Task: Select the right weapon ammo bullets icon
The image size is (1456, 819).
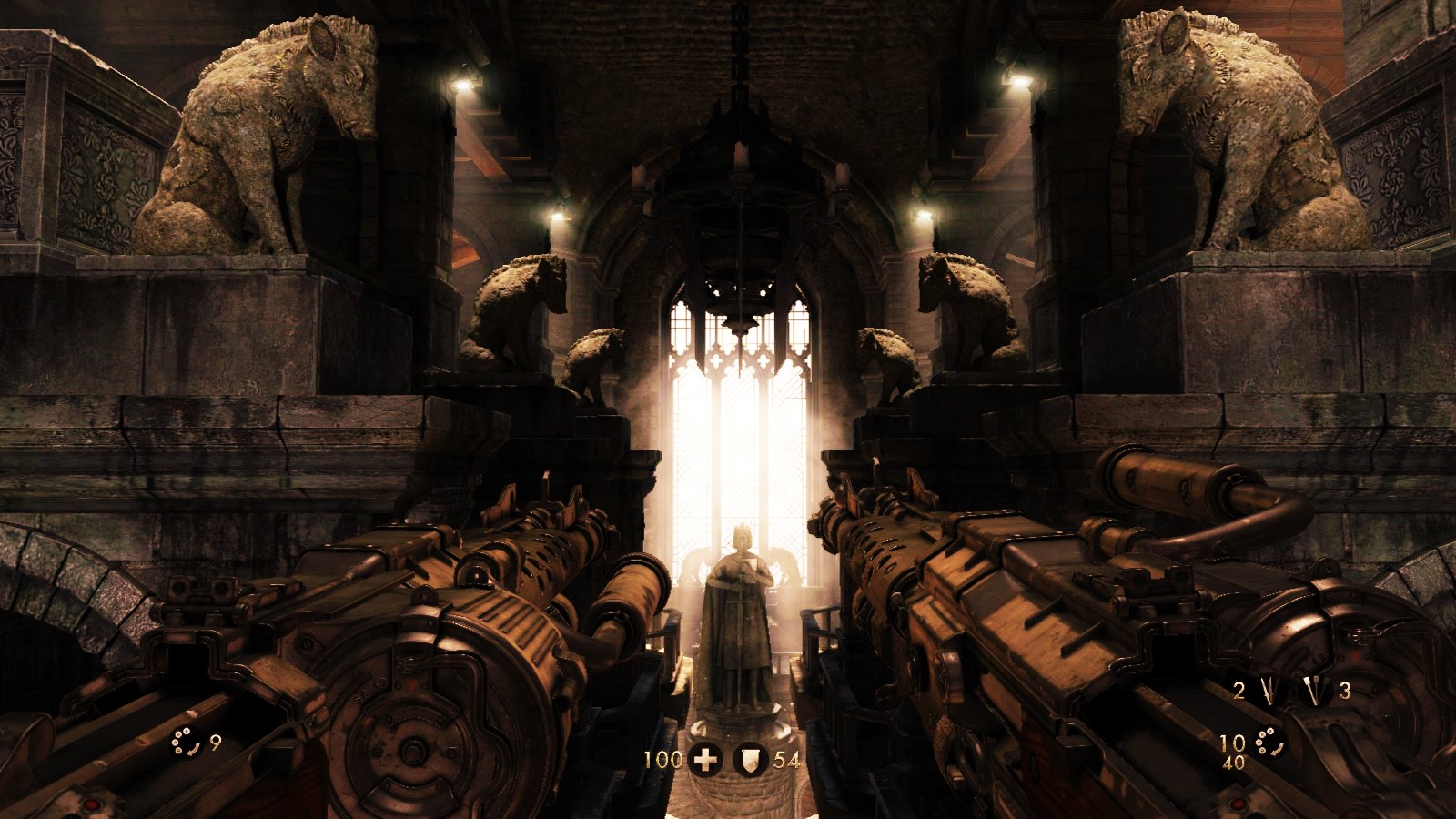Action: pos(1265,740)
